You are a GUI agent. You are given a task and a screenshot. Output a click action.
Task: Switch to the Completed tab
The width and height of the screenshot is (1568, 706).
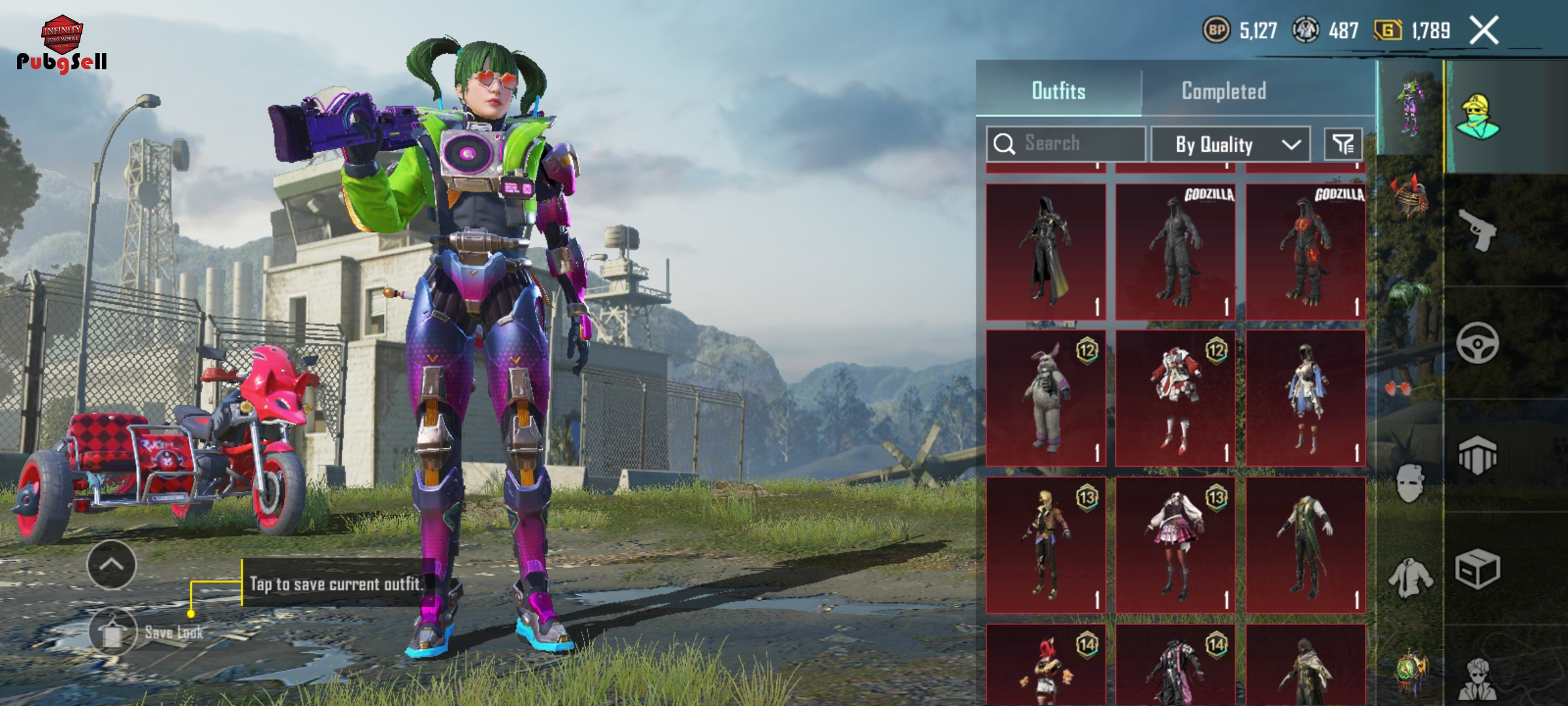coord(1224,91)
